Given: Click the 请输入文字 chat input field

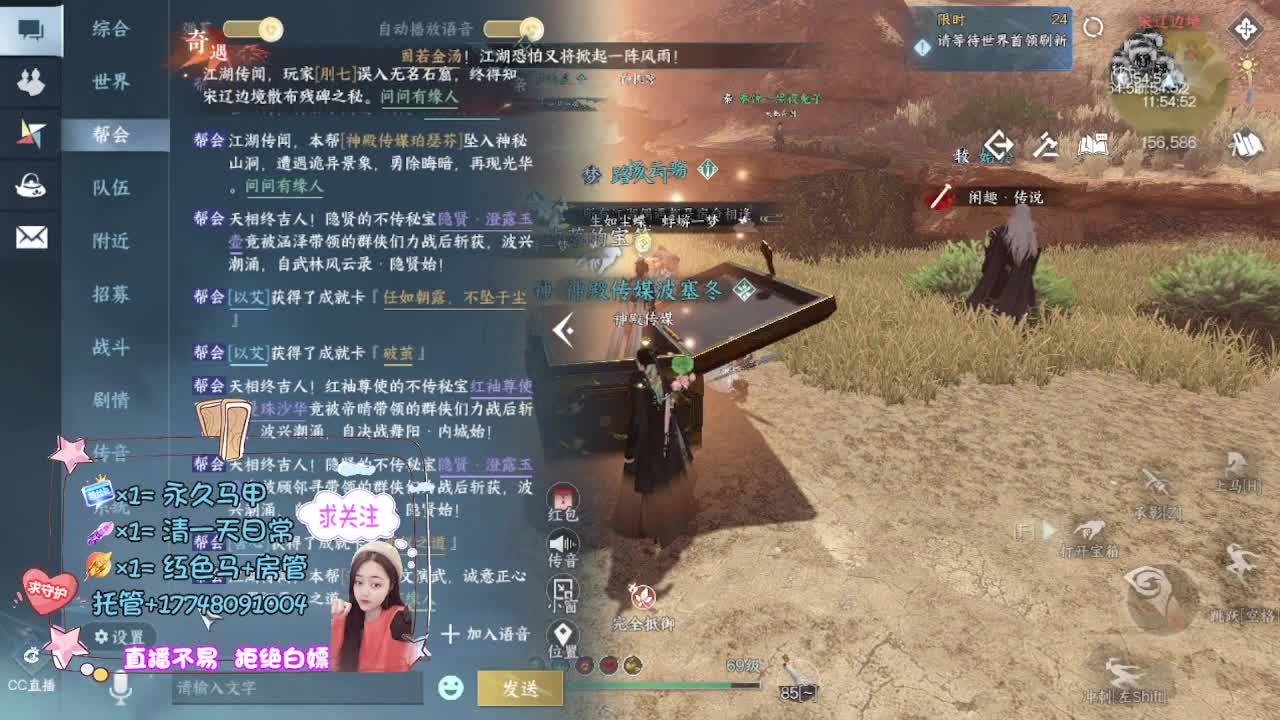Looking at the screenshot, I should click(x=300, y=689).
